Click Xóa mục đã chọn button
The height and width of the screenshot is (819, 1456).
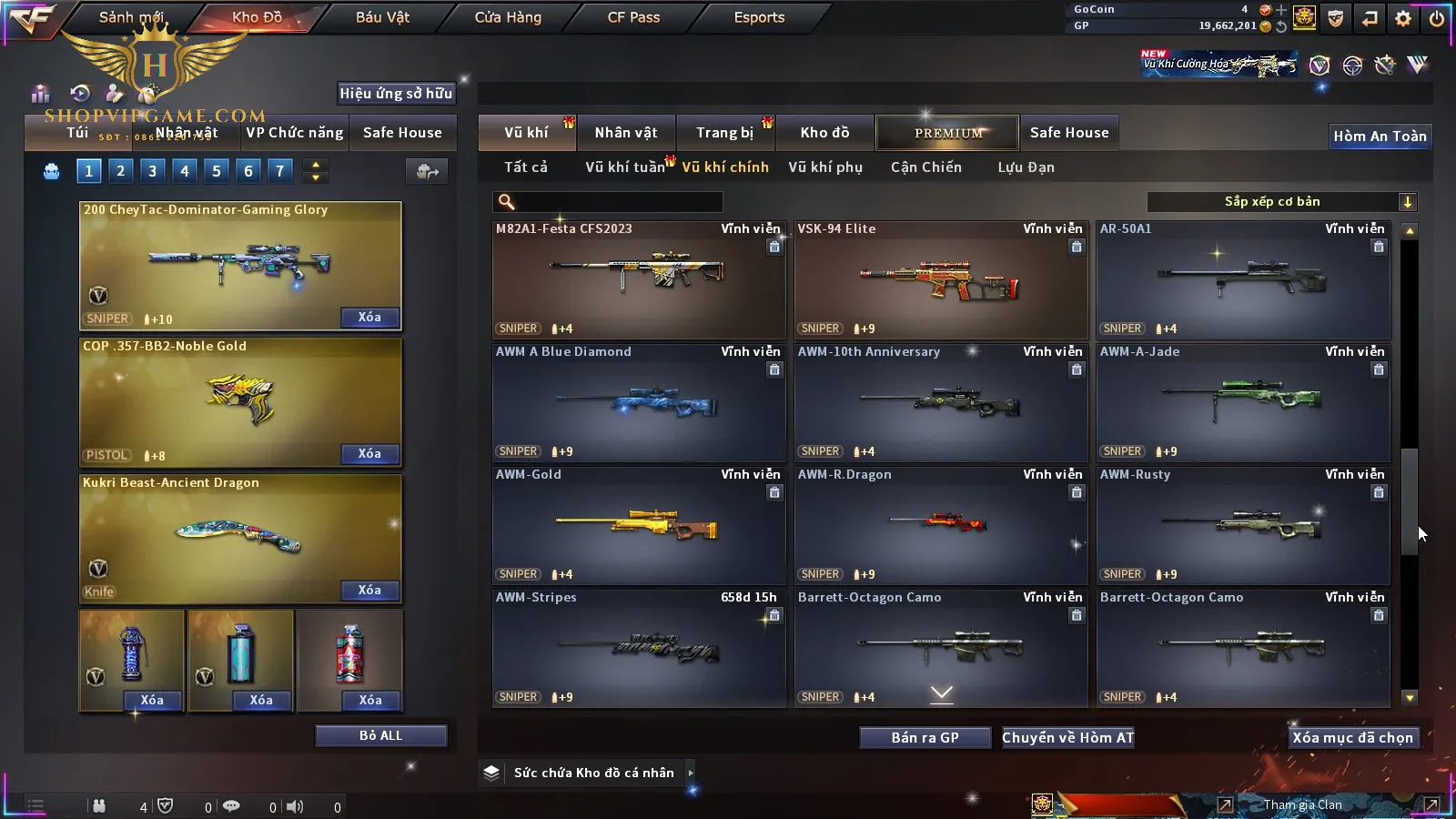1352,738
